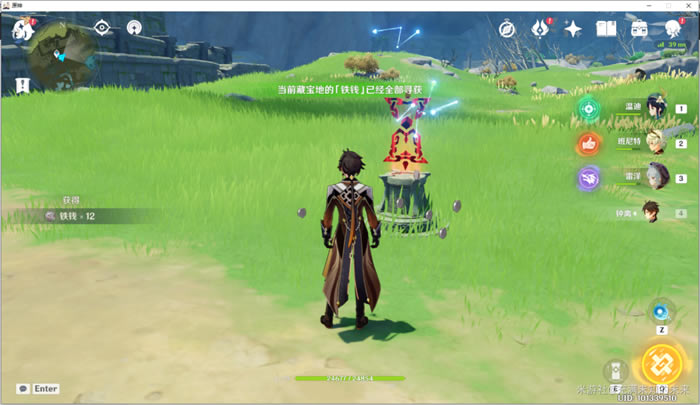Screen dimensions: 700x405
Task: Open the character screen icon
Action: [x=672, y=29]
